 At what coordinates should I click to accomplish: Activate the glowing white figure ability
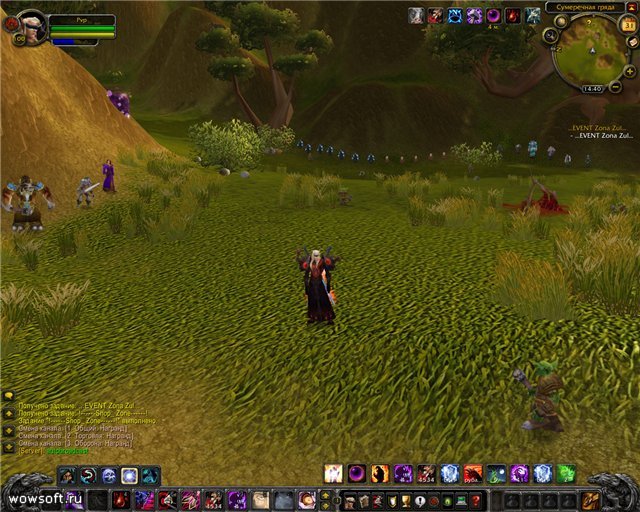point(333,473)
